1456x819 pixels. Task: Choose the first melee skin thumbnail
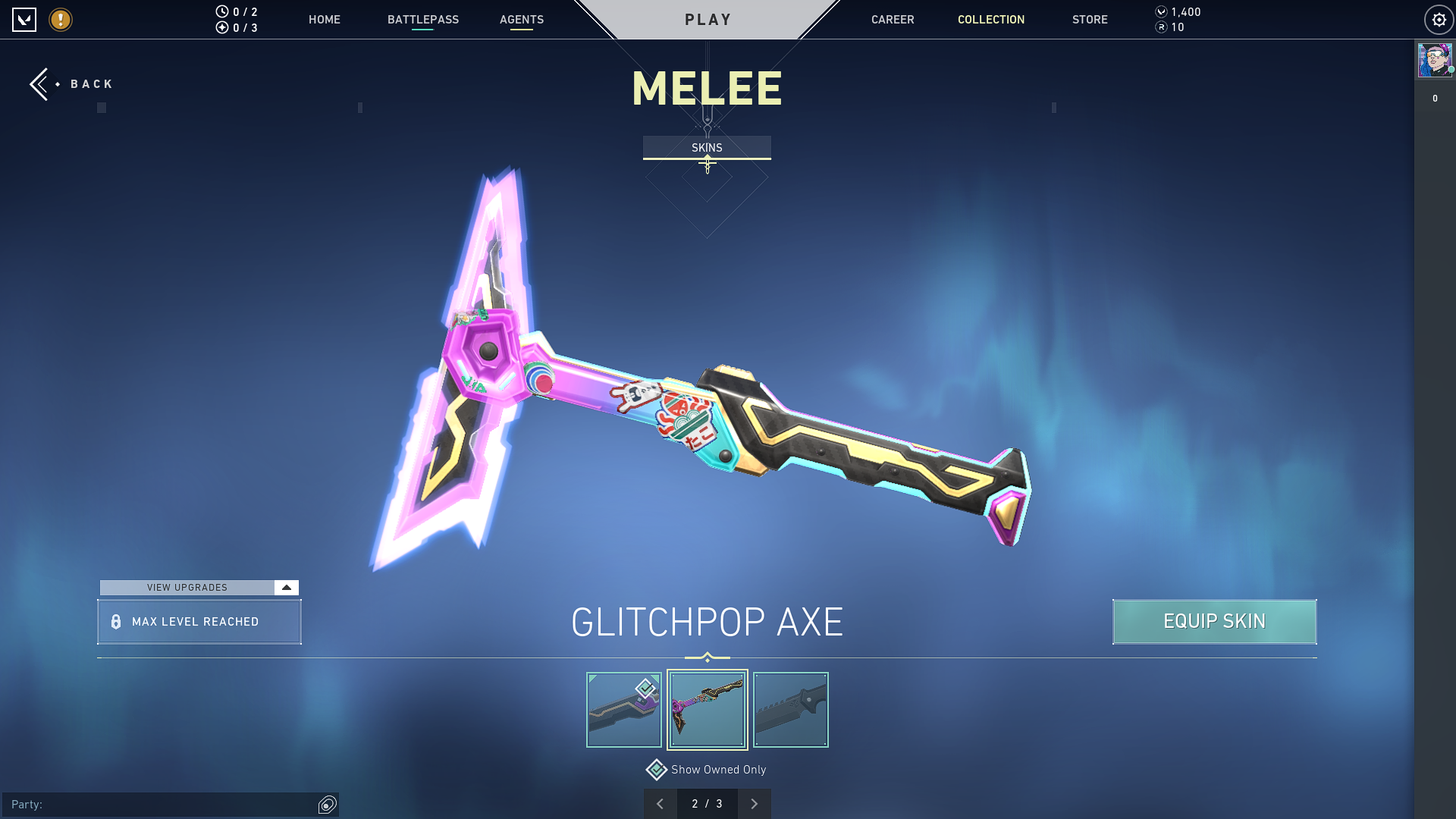coord(624,710)
